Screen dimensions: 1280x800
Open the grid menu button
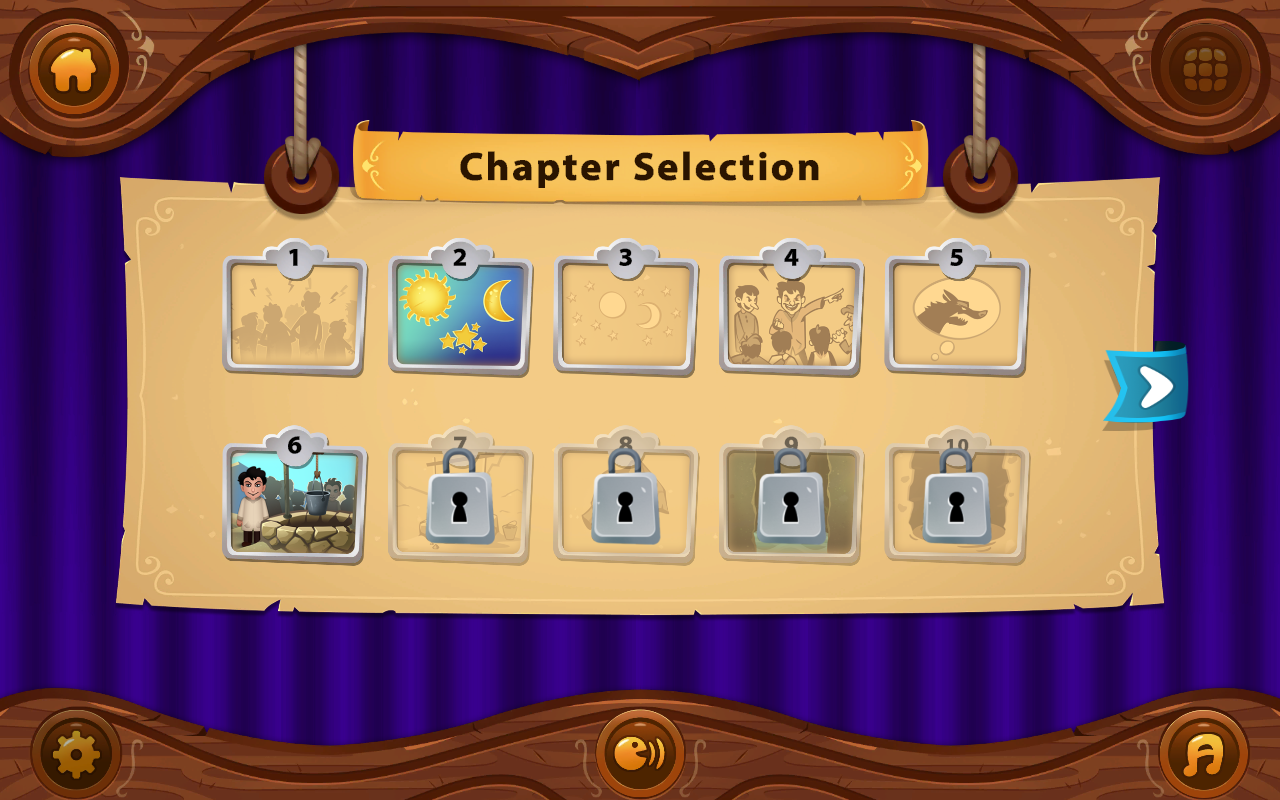click(1204, 70)
